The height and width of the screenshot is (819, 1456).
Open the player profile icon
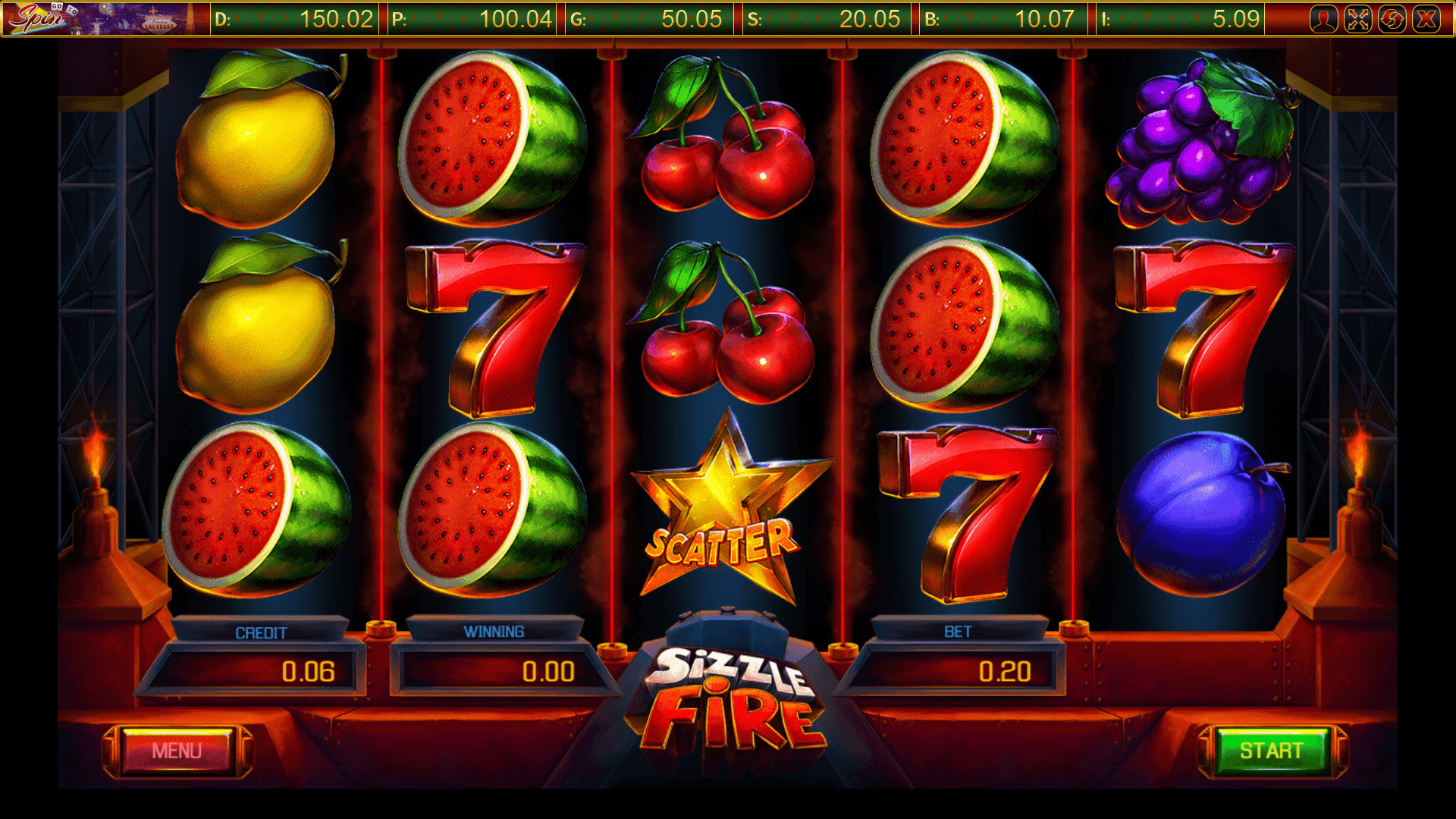(x=1324, y=19)
